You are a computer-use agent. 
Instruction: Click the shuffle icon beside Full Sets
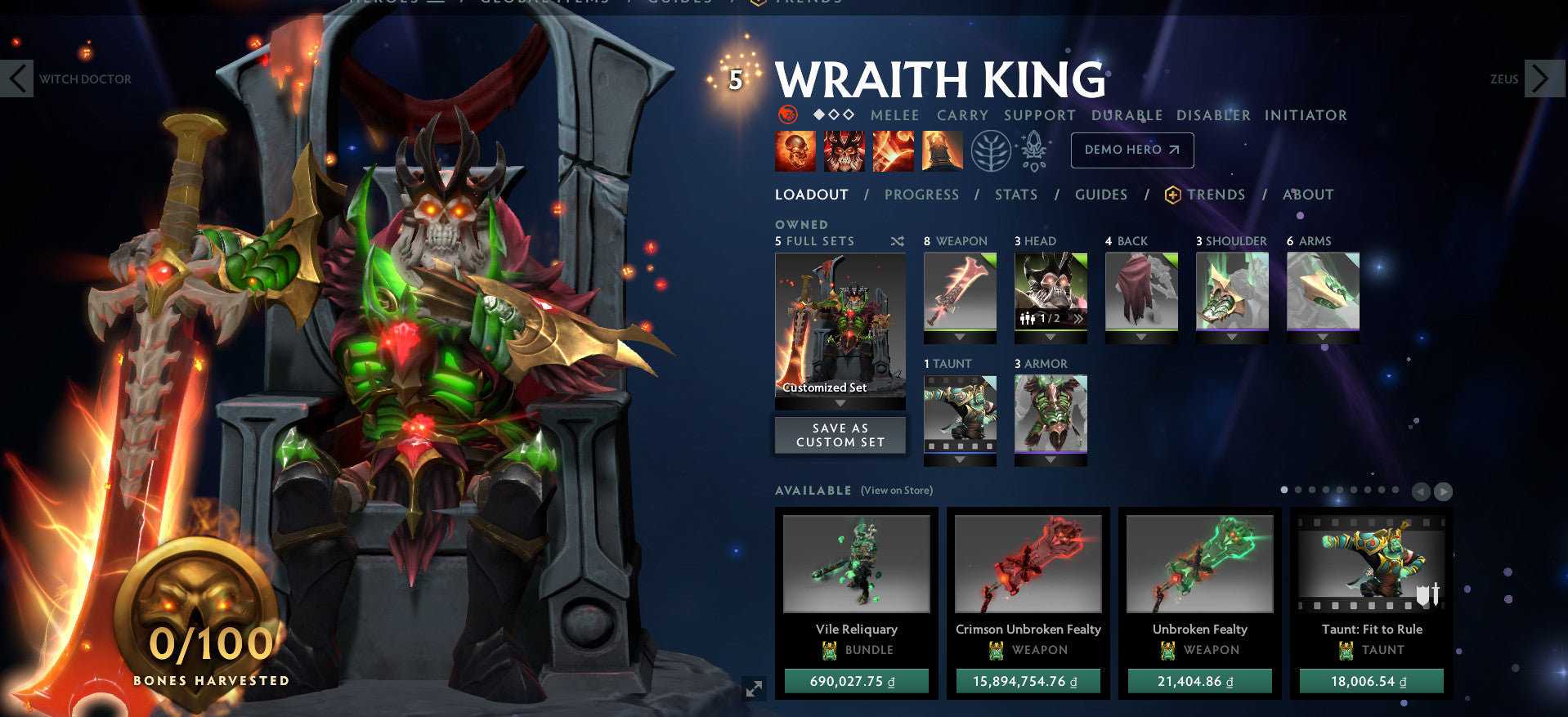(x=897, y=242)
